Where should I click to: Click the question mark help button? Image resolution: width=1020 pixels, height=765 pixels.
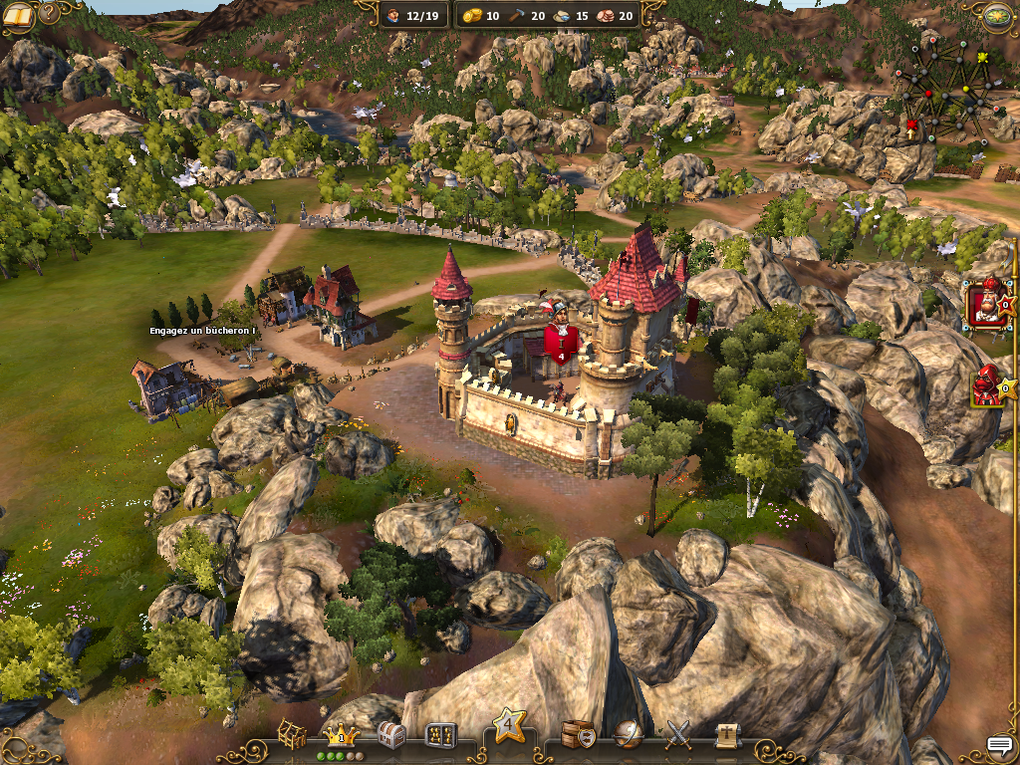tap(50, 13)
